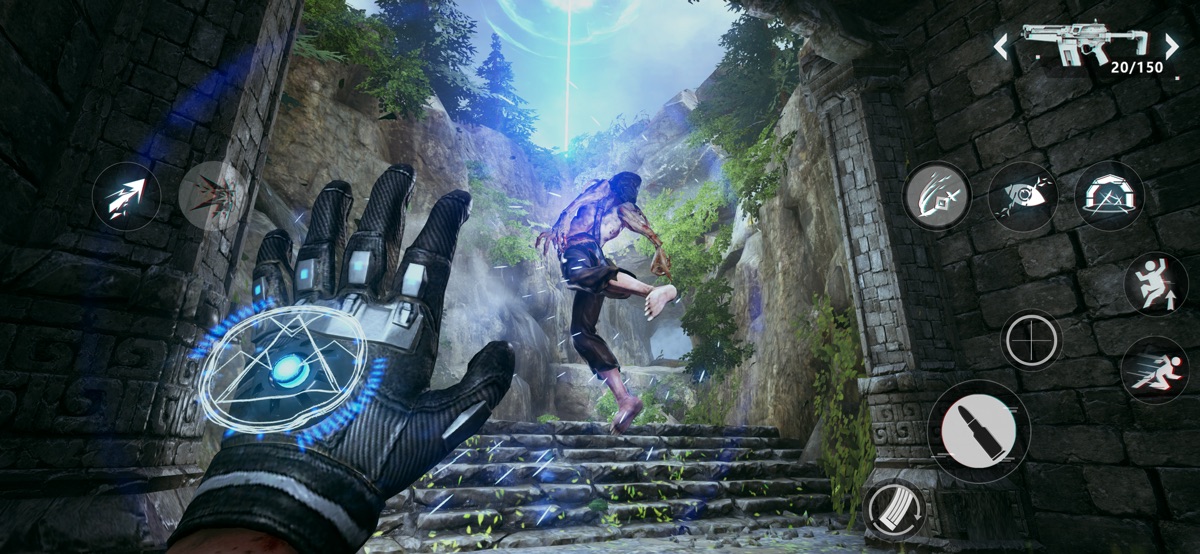Tap the rifle weapon icon
The image size is (1200, 554).
pyautogui.click(x=1084, y=42)
